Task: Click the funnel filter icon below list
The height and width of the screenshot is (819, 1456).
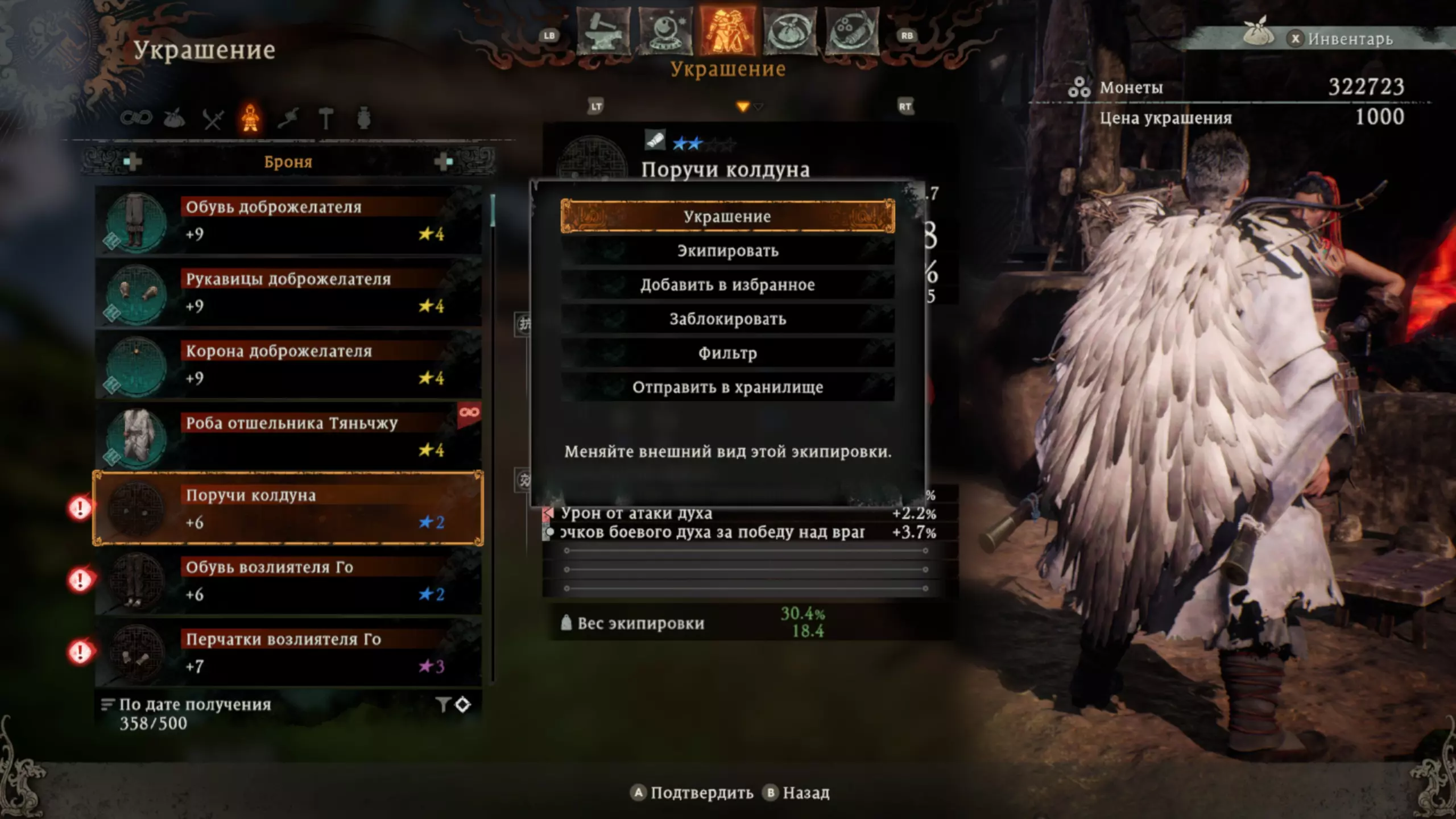Action: pos(443,705)
